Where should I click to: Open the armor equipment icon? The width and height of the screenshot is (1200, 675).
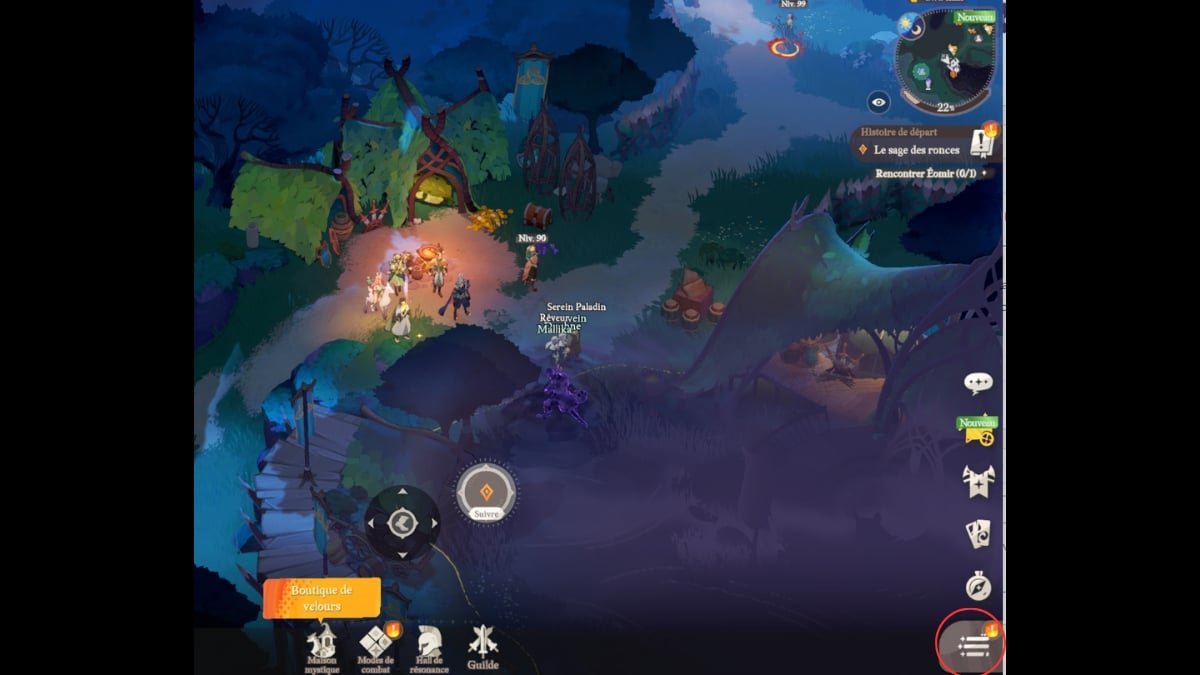(x=977, y=481)
